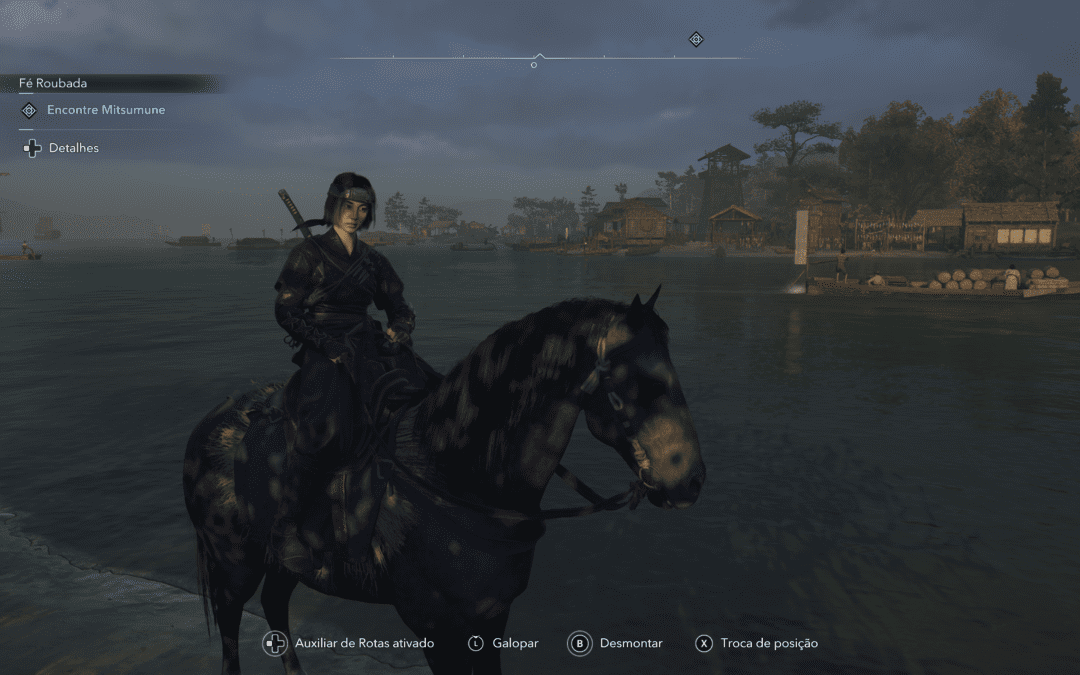Click the compass bar's center notch
The width and height of the screenshot is (1080, 675).
pos(539,56)
